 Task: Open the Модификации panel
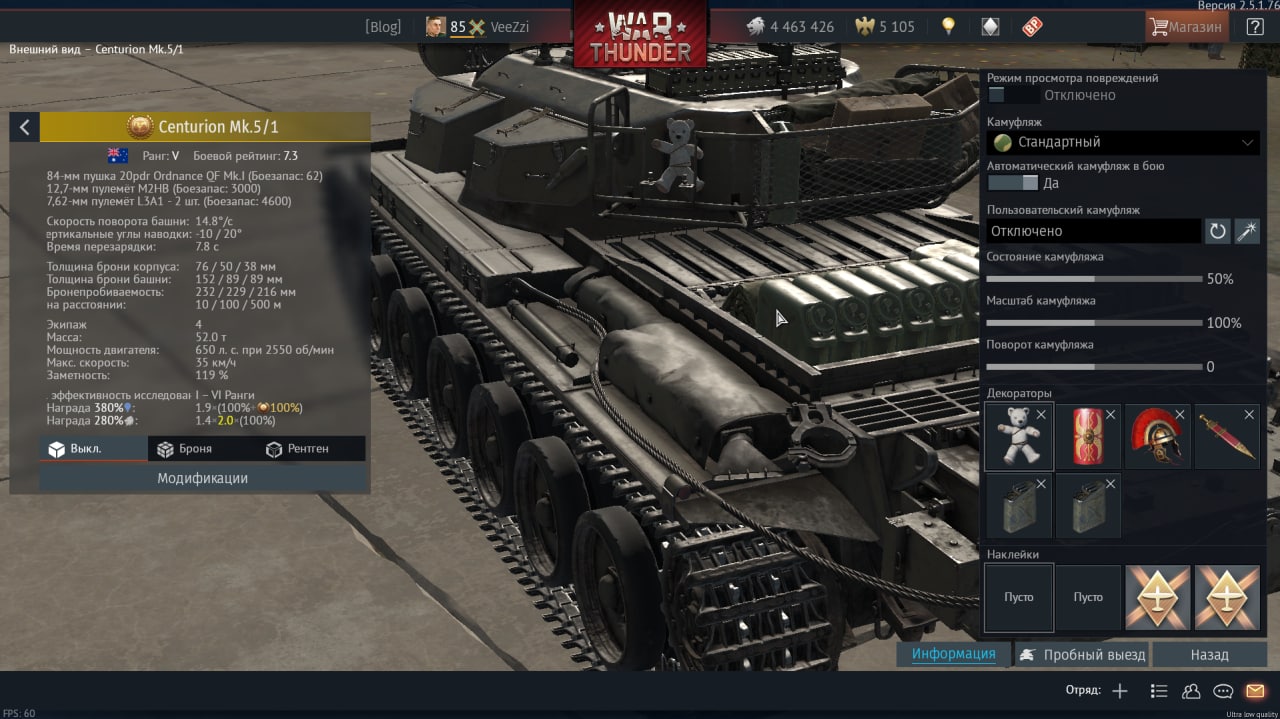202,478
